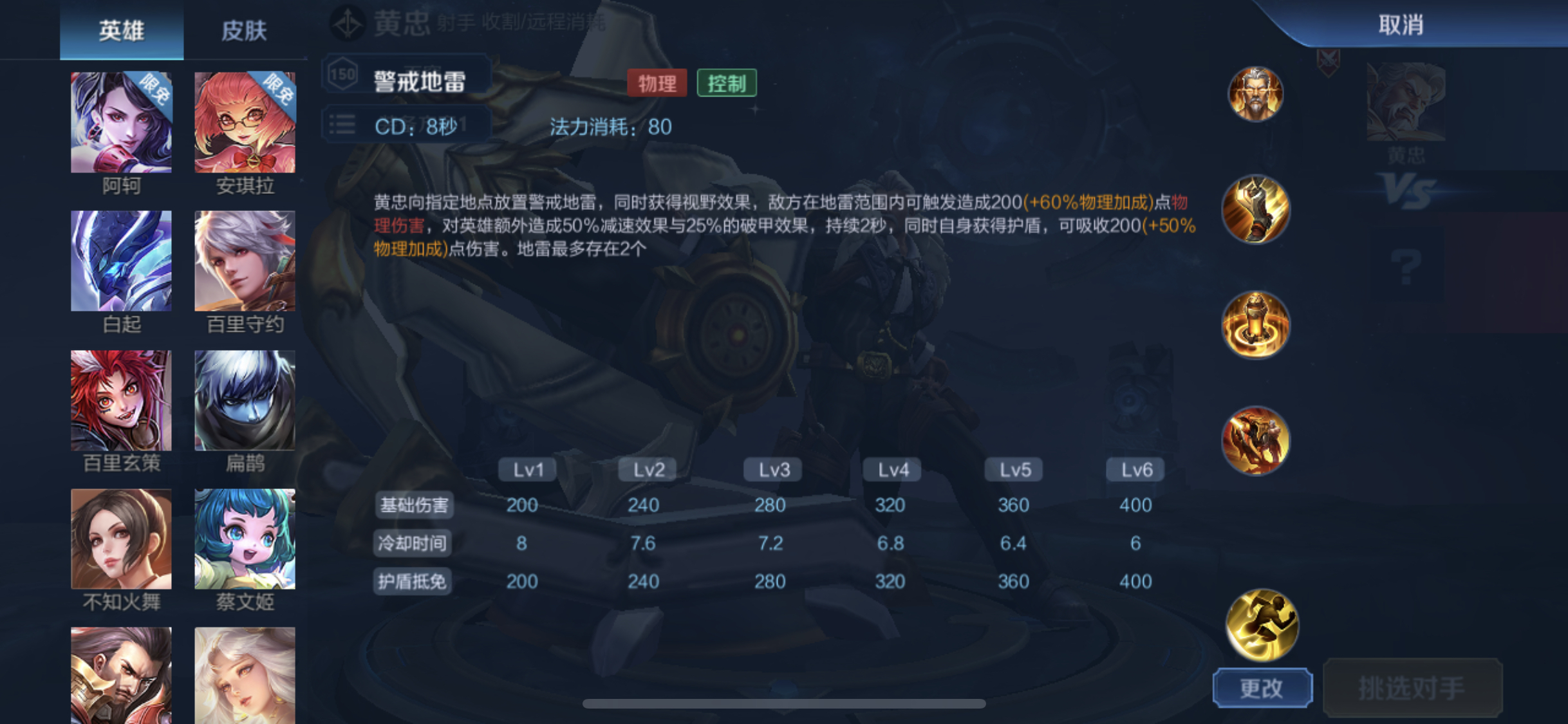Image resolution: width=1568 pixels, height=724 pixels.
Task: Pick 百里守约 from the left panel
Action: [245, 259]
